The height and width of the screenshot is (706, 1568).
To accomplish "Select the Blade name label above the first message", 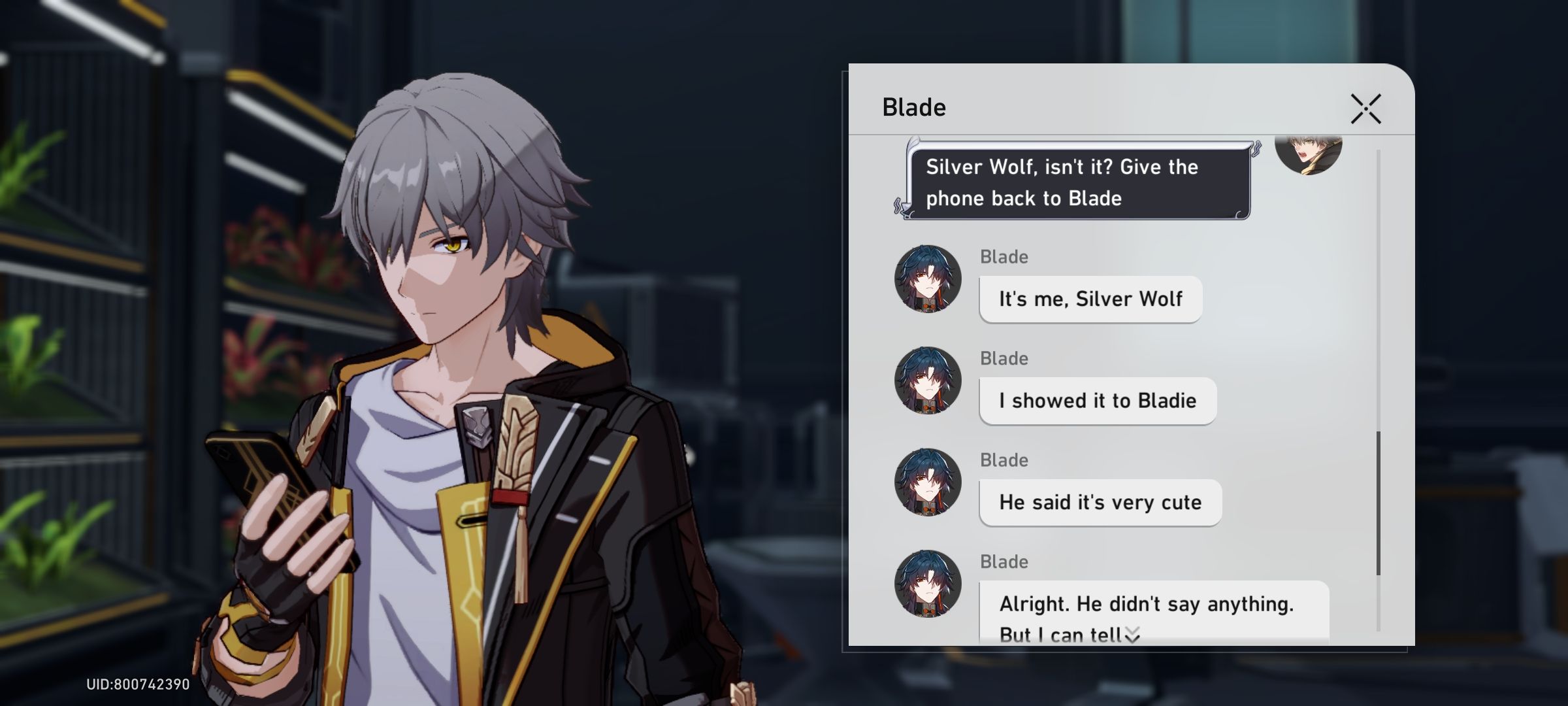I will click(x=1004, y=257).
